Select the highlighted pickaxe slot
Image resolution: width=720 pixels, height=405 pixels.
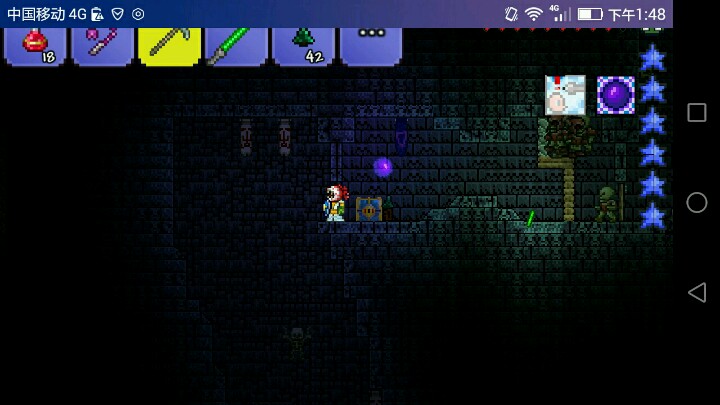click(x=169, y=46)
